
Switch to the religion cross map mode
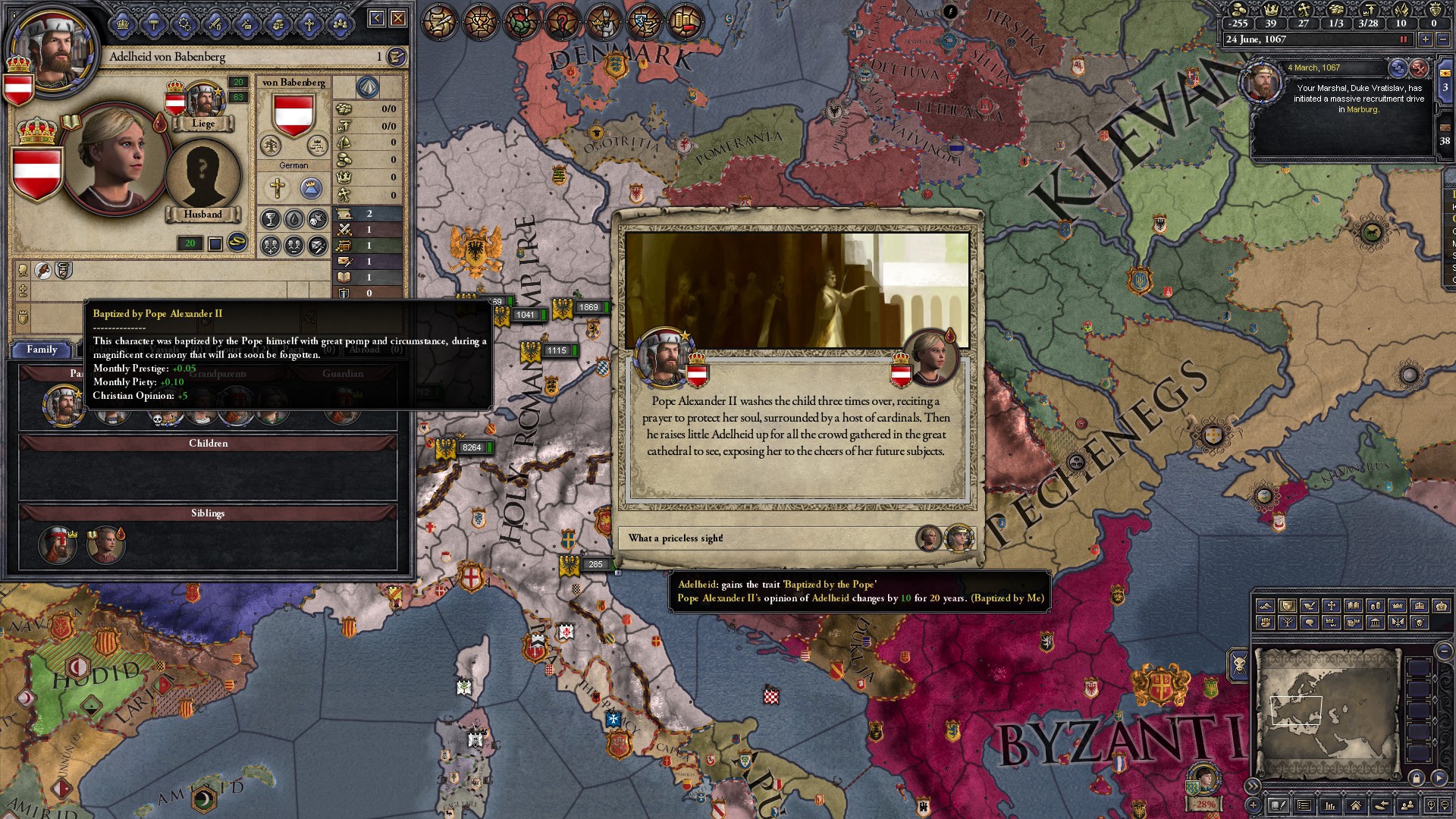[x=1331, y=606]
